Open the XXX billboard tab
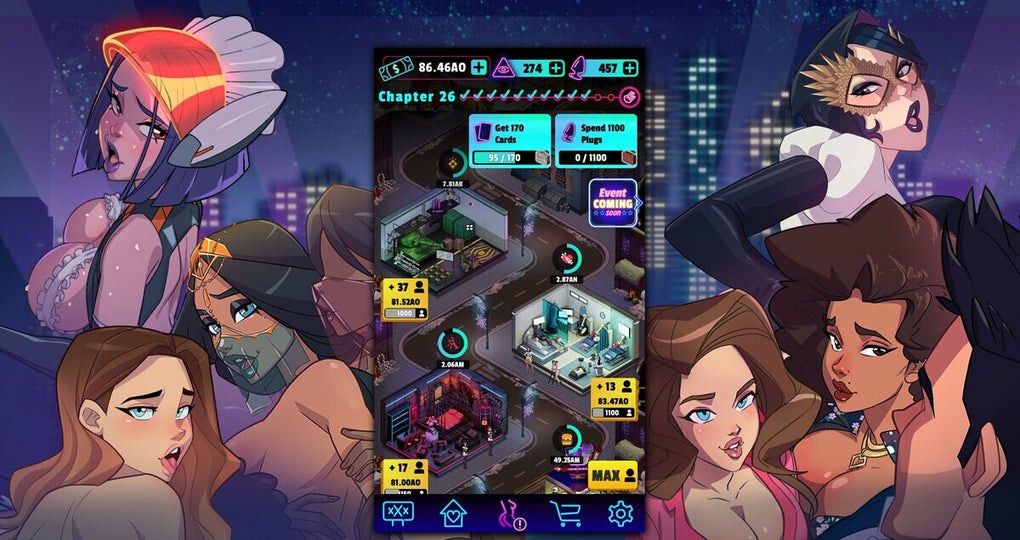The width and height of the screenshot is (1020, 540). [x=400, y=514]
